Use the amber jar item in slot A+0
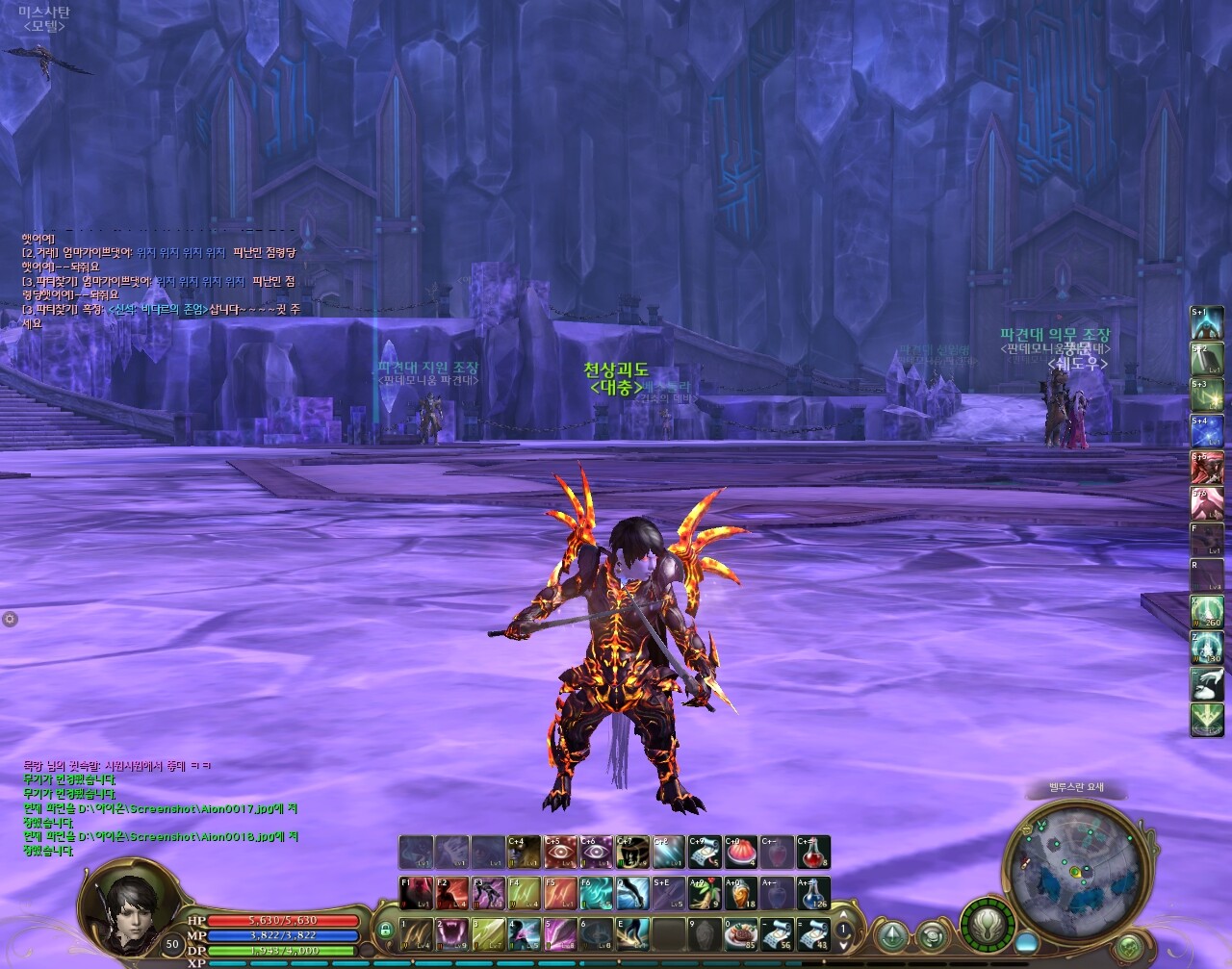The image size is (1232, 969). pyautogui.click(x=741, y=893)
